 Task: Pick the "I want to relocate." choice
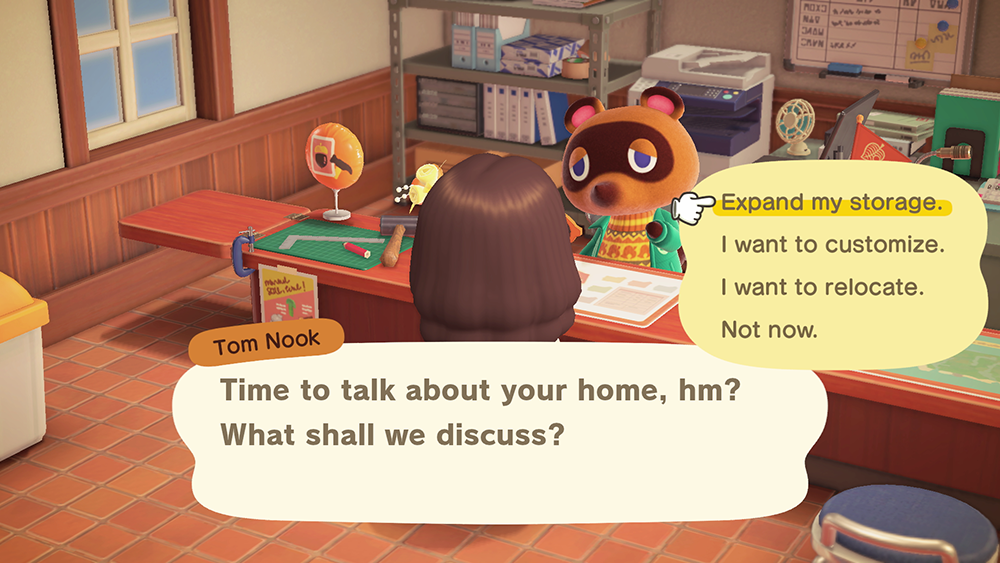coord(820,288)
